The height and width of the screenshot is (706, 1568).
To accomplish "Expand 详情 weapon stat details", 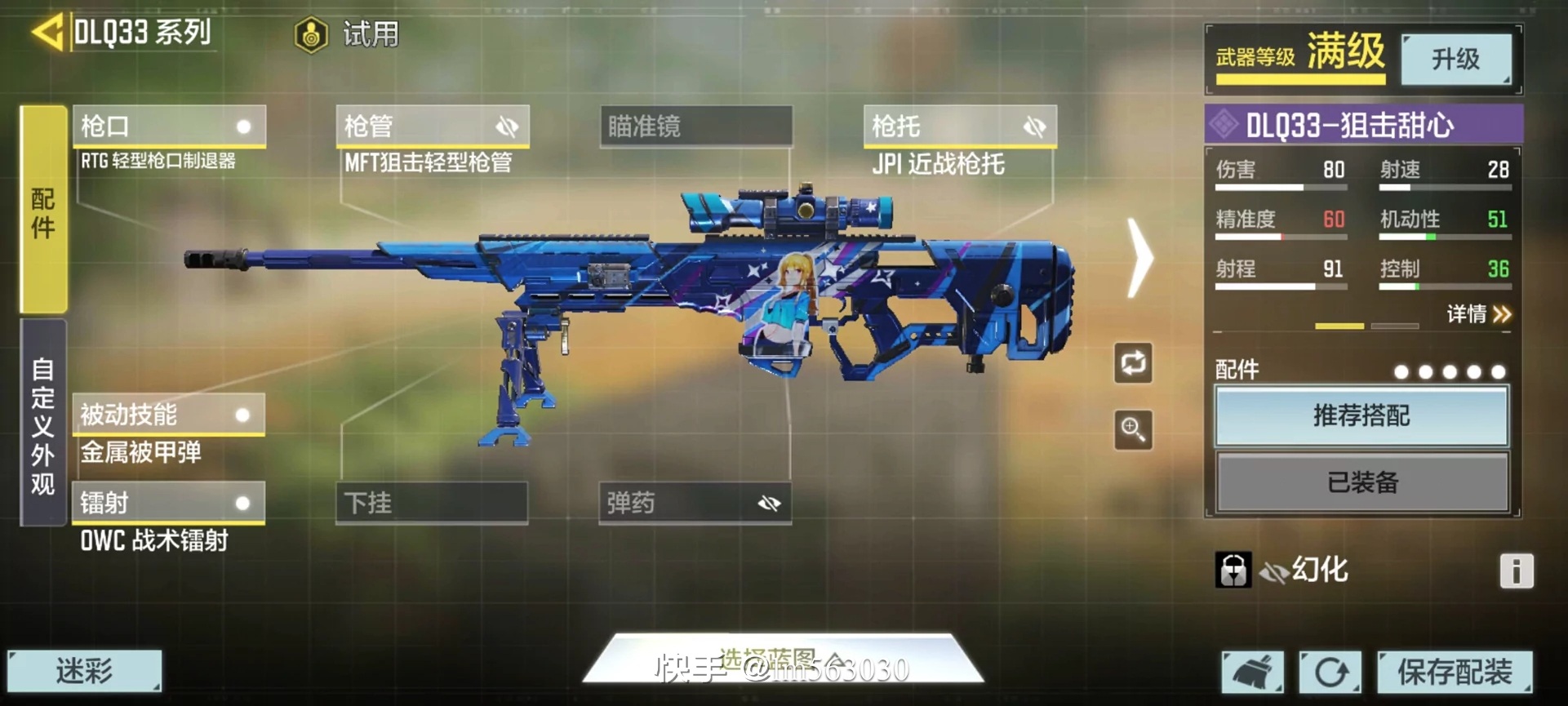I will click(x=1479, y=314).
